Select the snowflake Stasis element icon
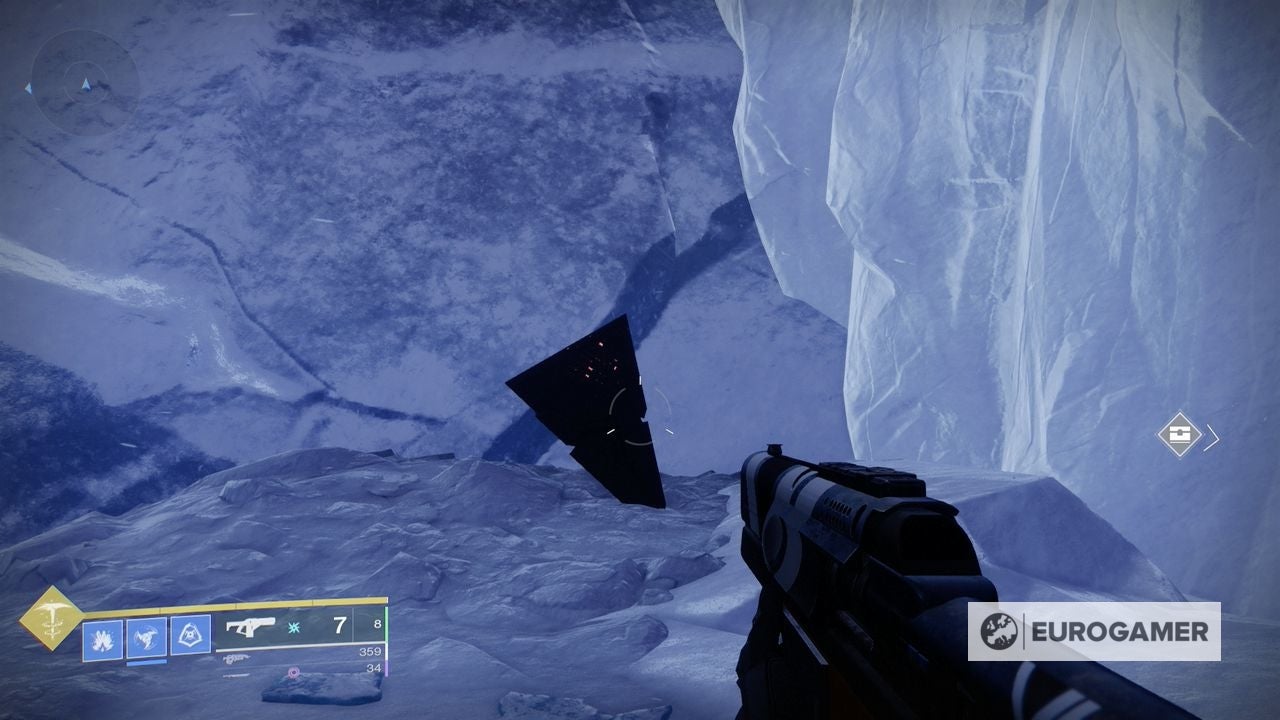Viewport: 1280px width, 720px height. pyautogui.click(x=292, y=628)
